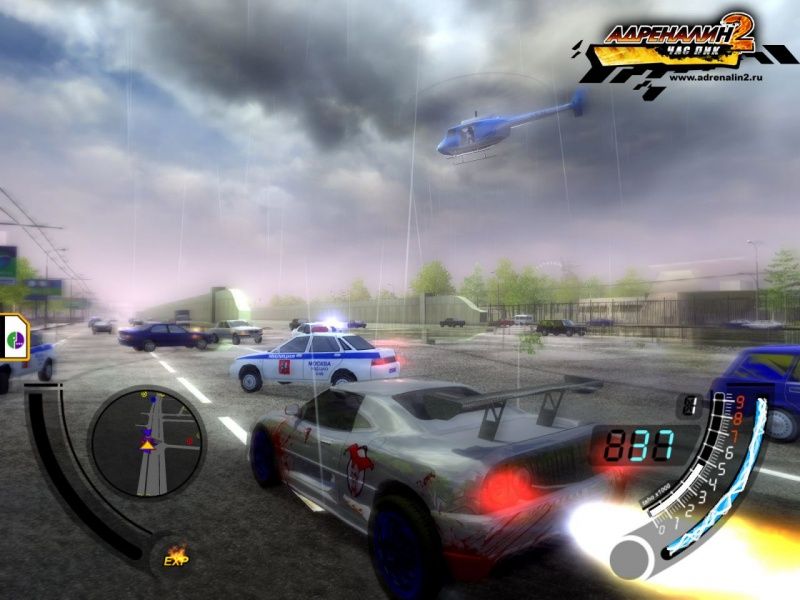
Task: Click the Адреналин 2 game logo
Action: tap(675, 42)
